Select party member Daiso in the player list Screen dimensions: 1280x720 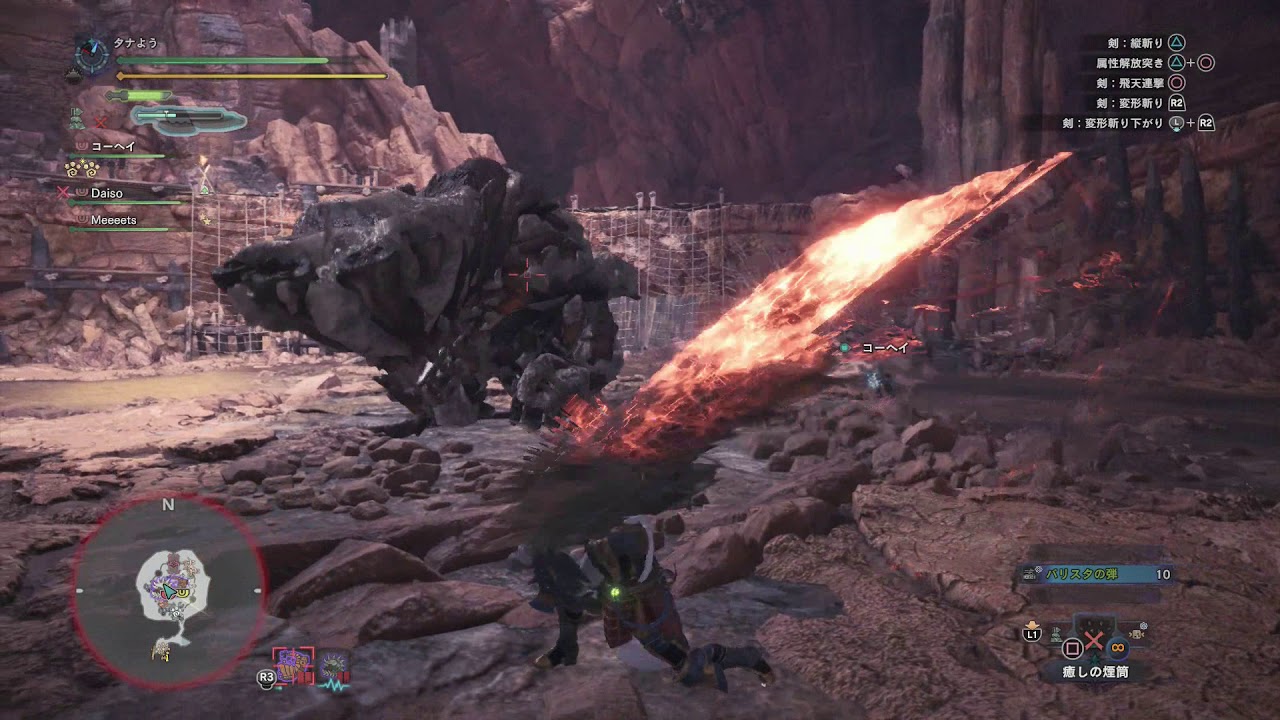coord(107,191)
